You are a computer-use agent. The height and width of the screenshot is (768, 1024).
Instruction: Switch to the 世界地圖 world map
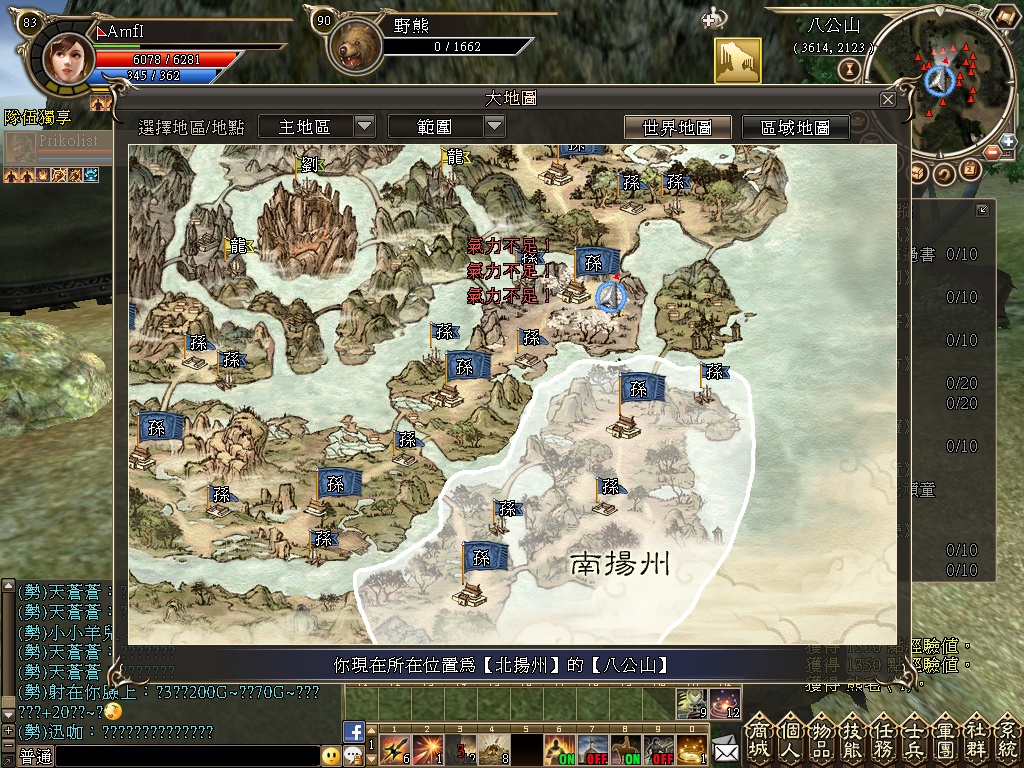coord(677,127)
